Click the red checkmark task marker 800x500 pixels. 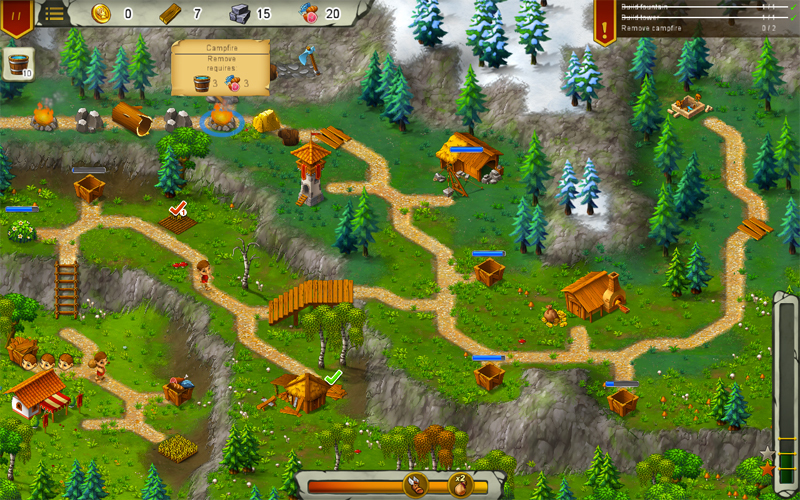tap(178, 208)
